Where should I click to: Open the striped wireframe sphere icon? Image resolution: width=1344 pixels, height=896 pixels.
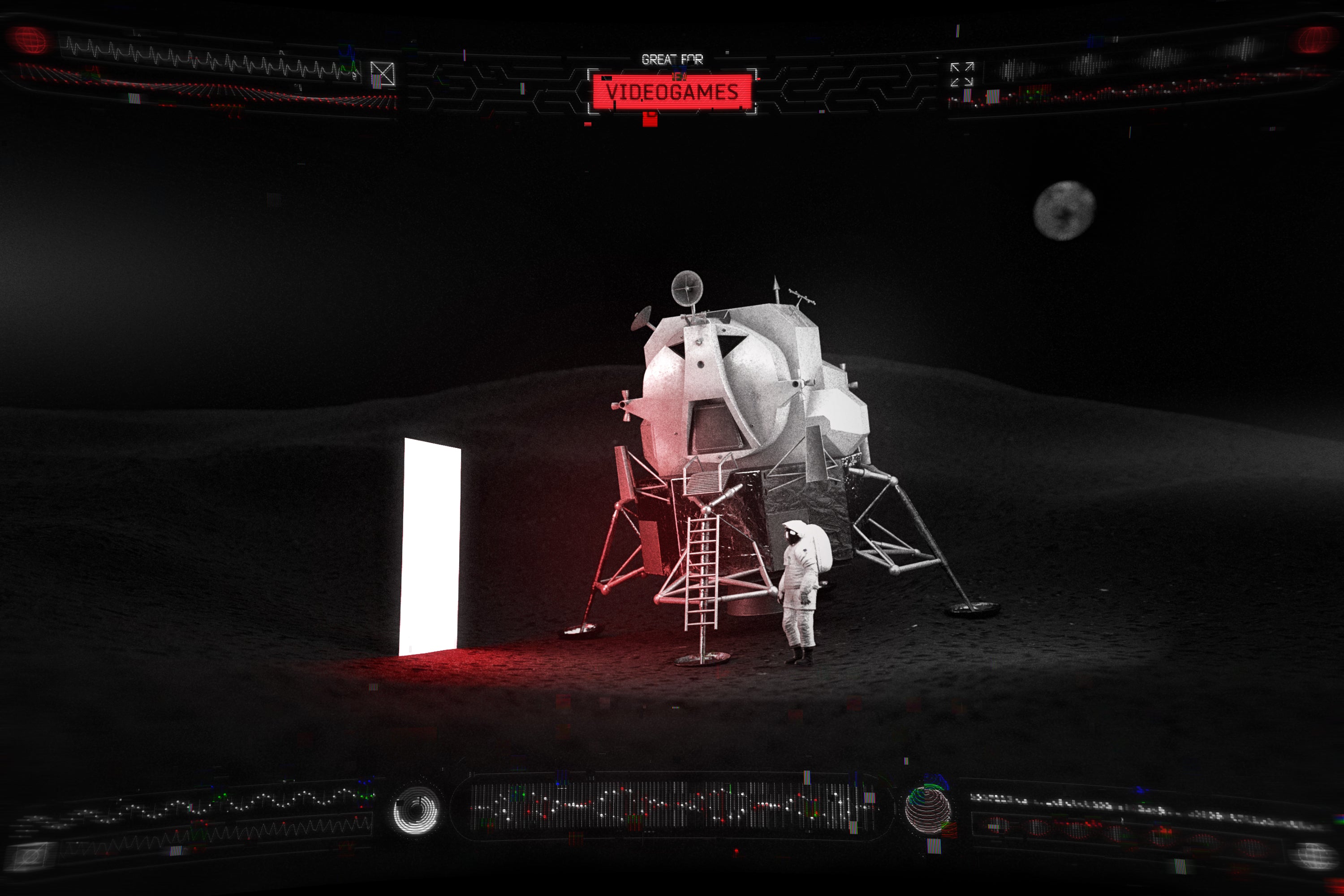(x=928, y=809)
